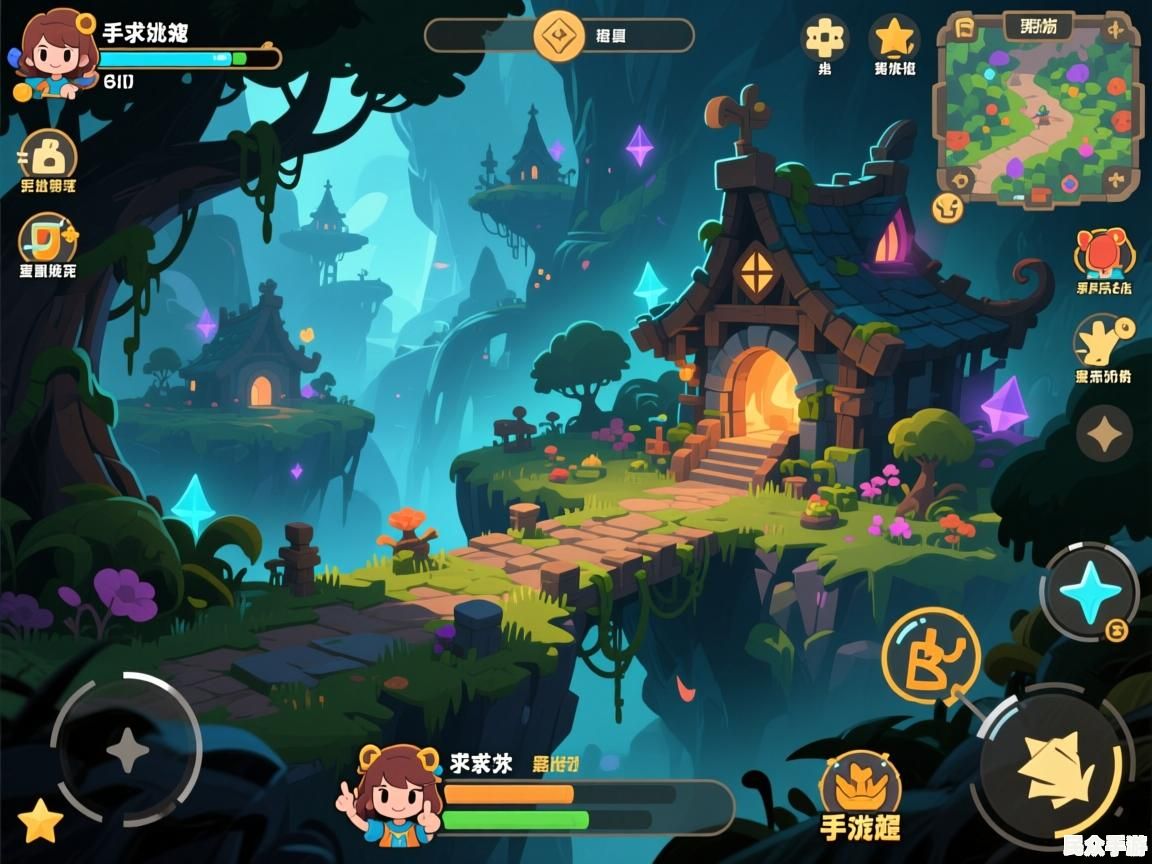This screenshot has height=864, width=1152.
Task: Tap the virtual joystick center
Action: (x=127, y=750)
